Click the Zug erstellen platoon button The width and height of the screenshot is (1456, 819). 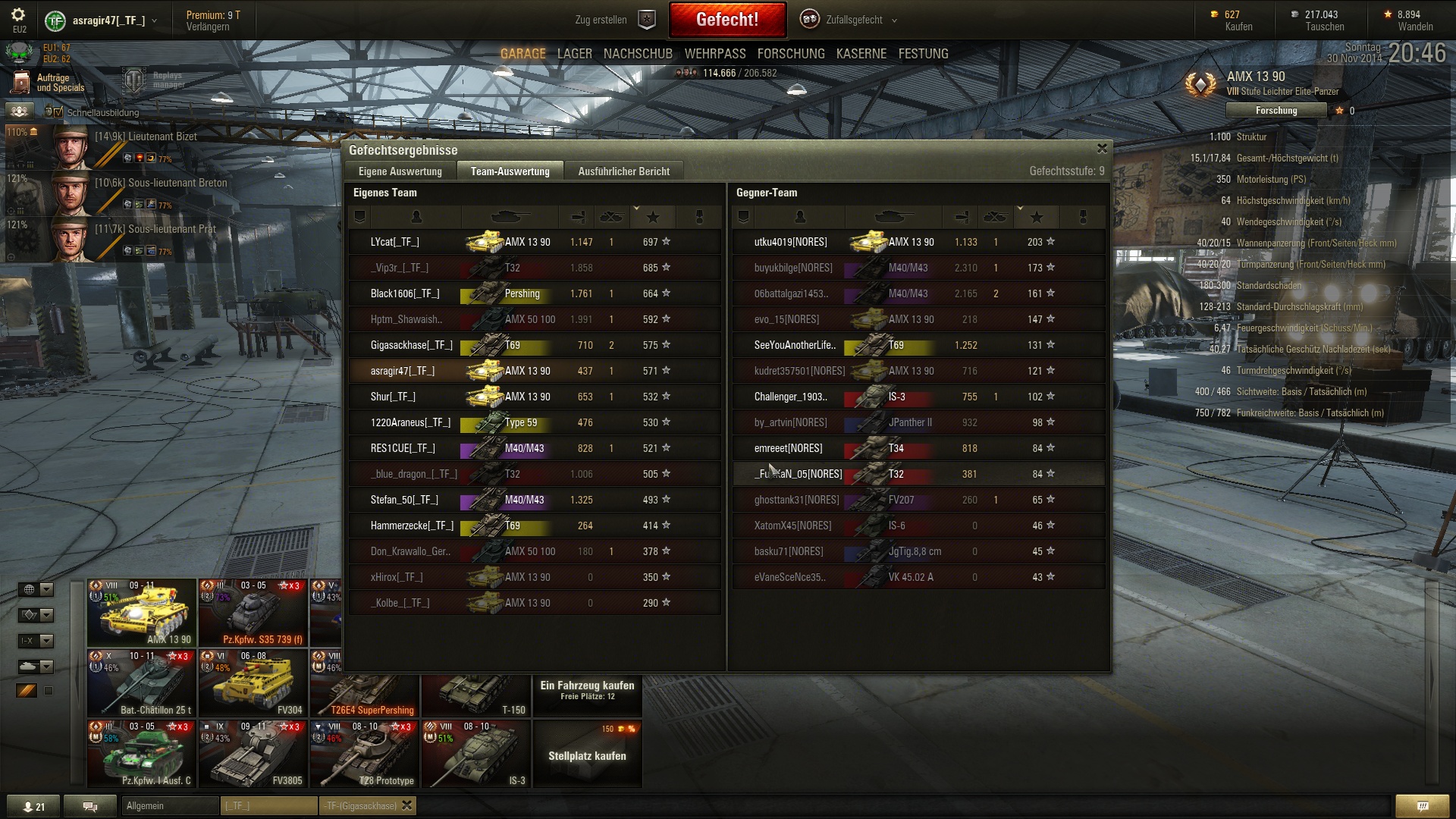[x=614, y=20]
